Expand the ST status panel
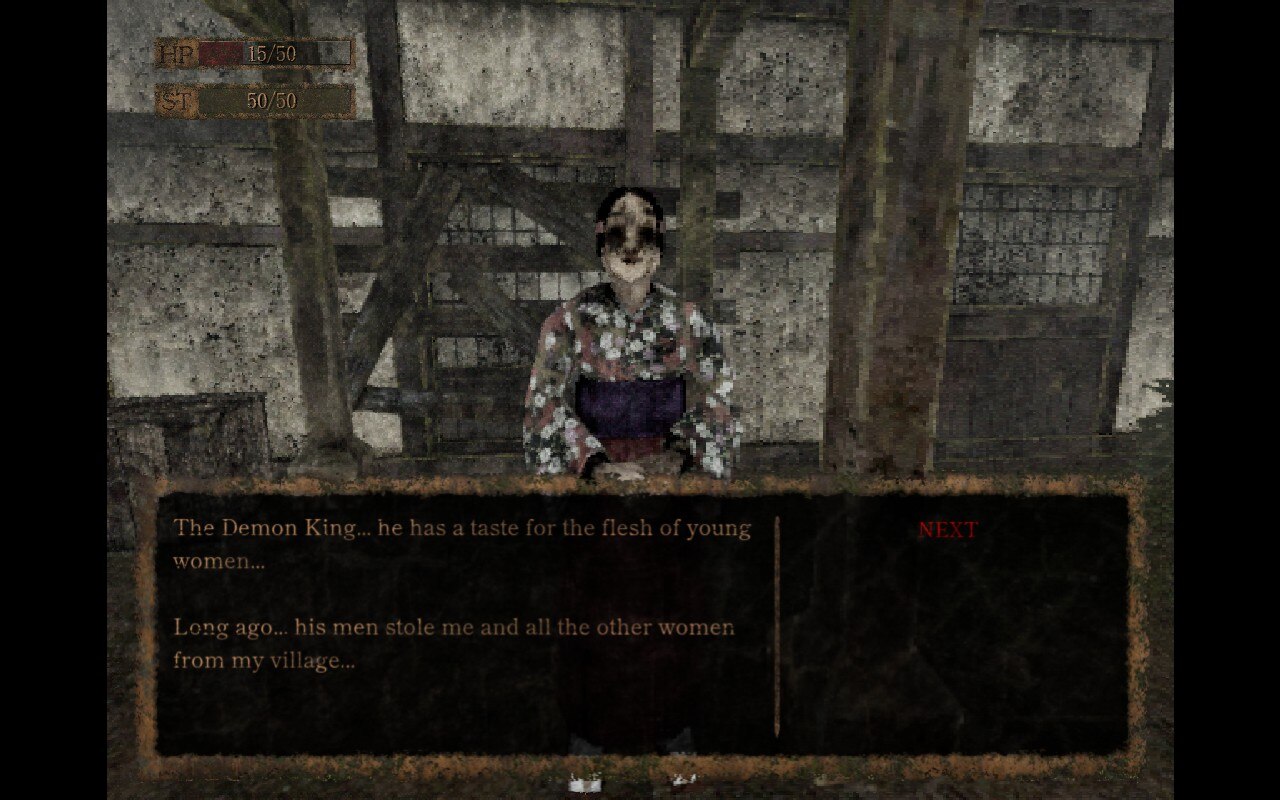Screen dimensions: 1280x800 coord(250,100)
